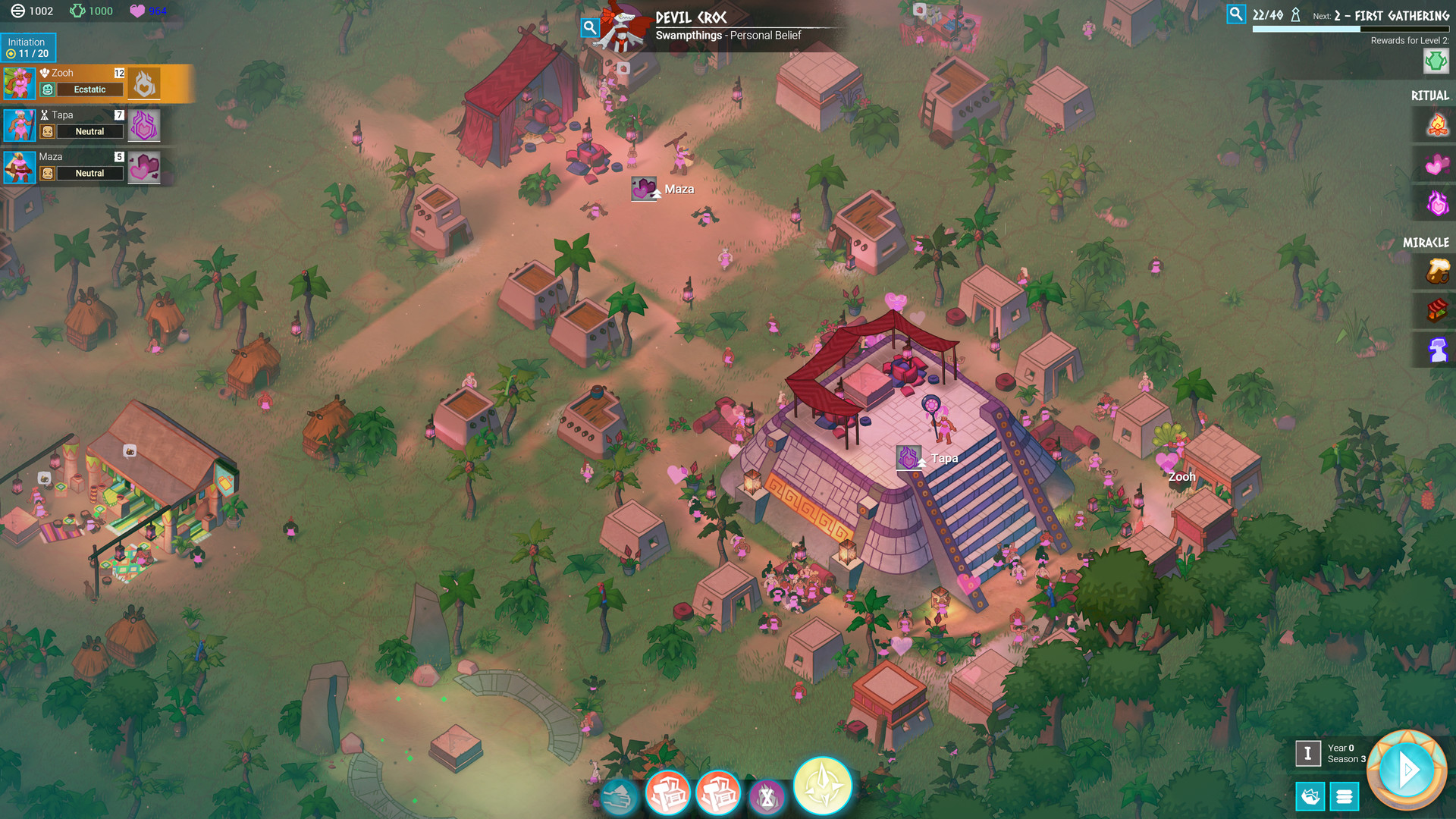Toggle pause with the 'I' button
The image size is (1456, 819).
pyautogui.click(x=1309, y=752)
